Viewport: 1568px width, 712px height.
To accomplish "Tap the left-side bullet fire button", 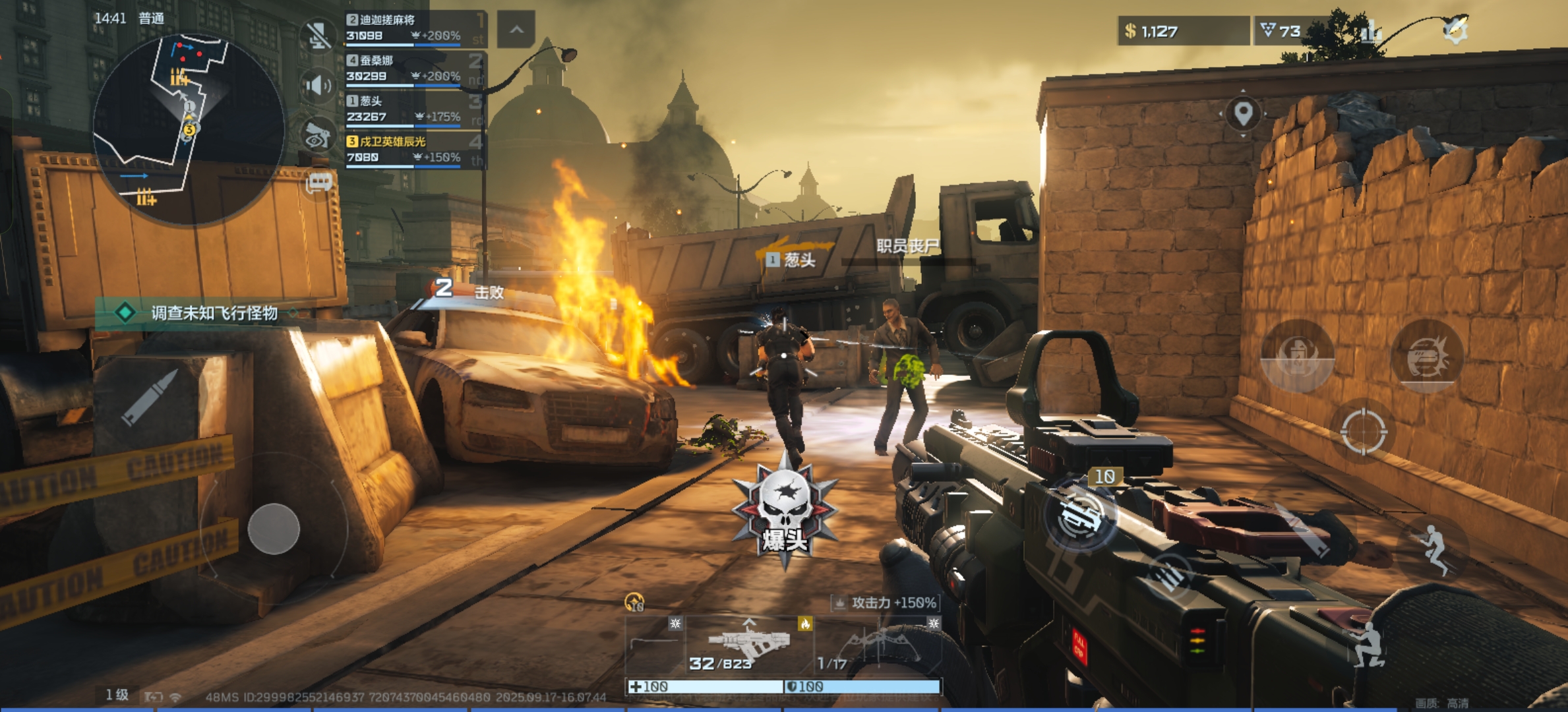I will (x=150, y=398).
